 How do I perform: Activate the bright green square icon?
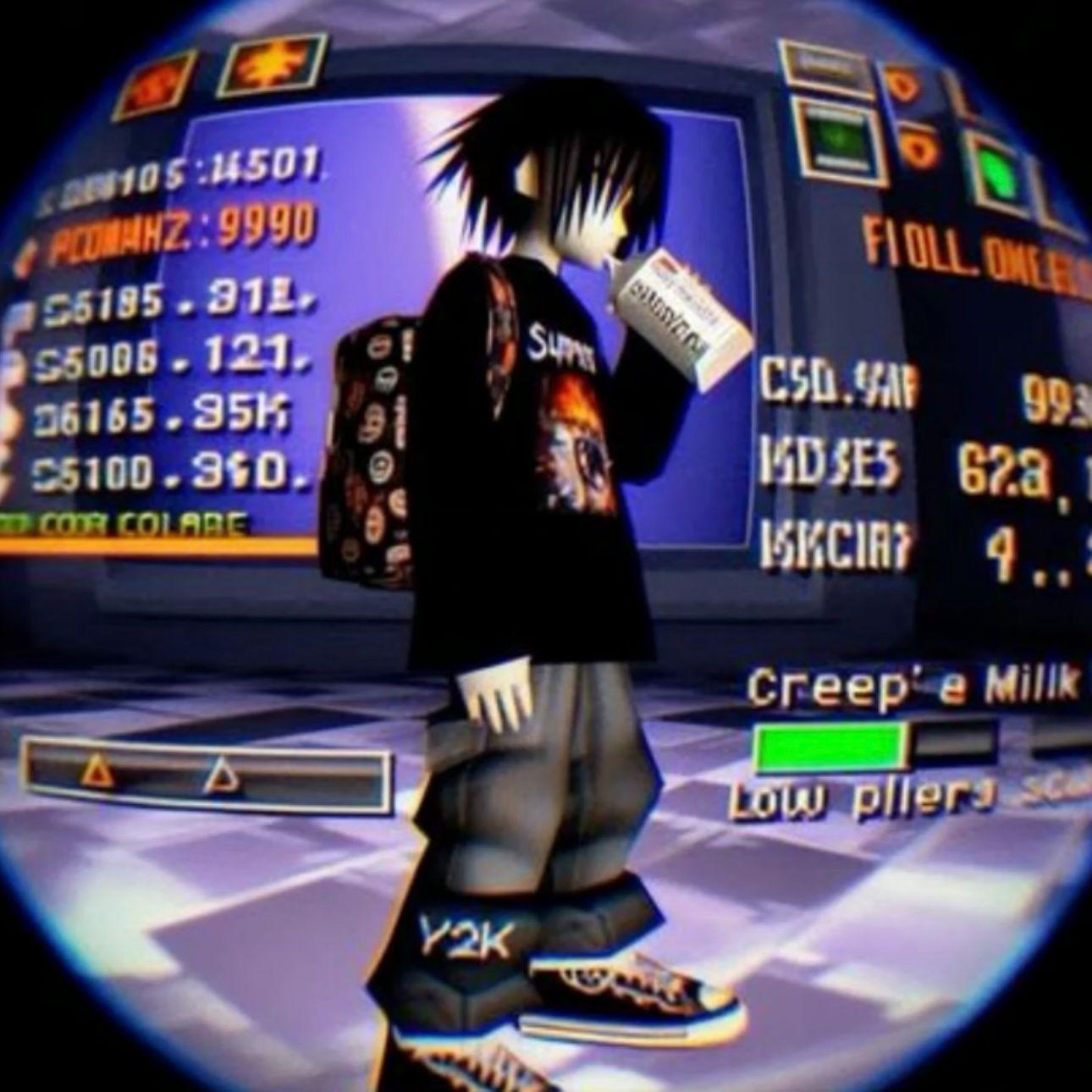(x=997, y=174)
